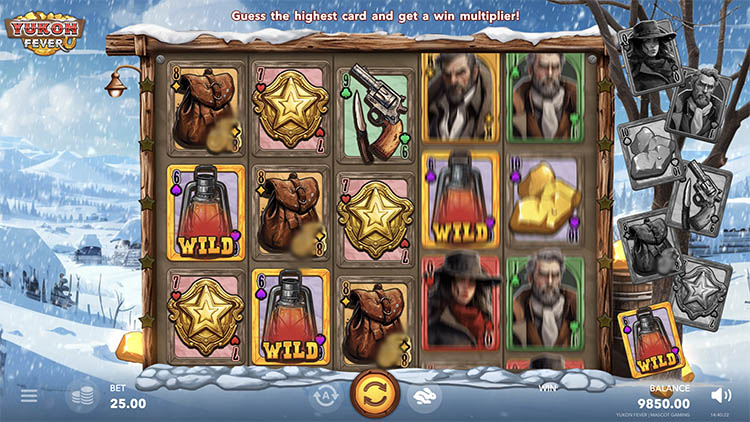
Task: Open the coin stack bet settings
Action: coord(81,397)
